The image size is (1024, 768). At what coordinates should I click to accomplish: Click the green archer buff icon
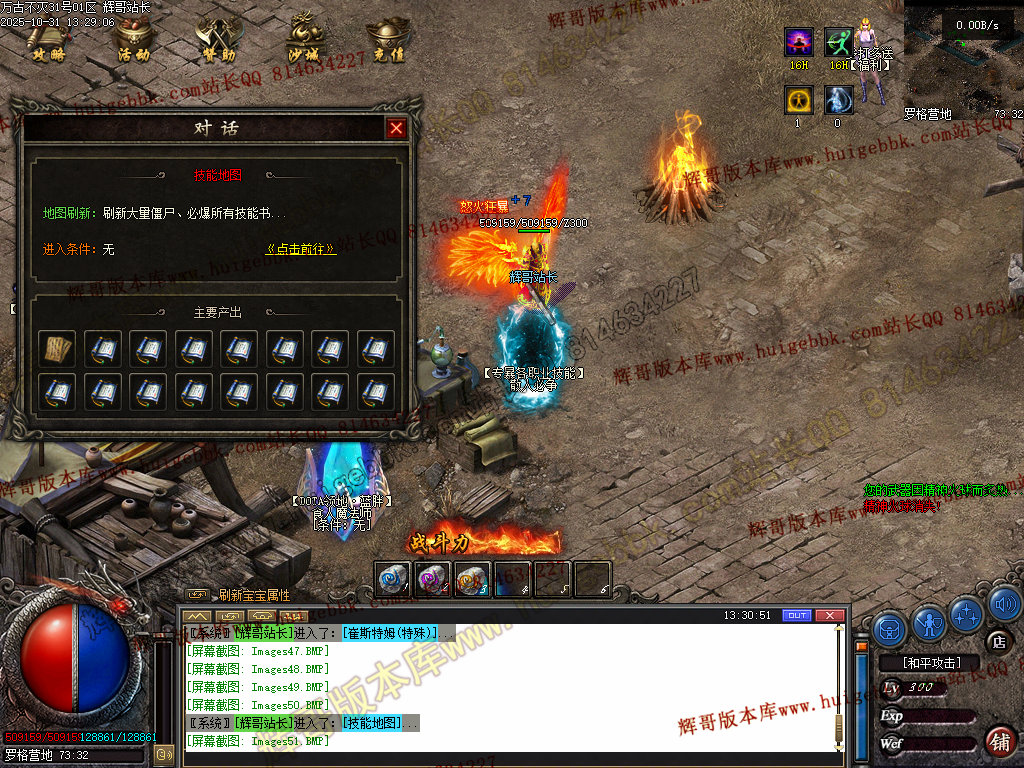(838, 42)
